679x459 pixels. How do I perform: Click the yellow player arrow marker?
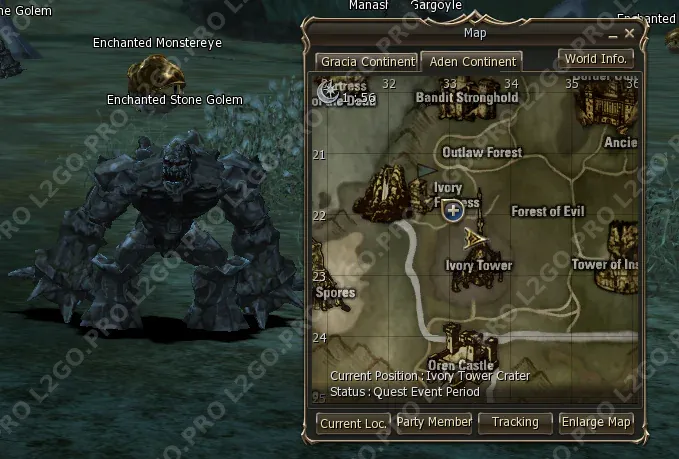coord(476,236)
